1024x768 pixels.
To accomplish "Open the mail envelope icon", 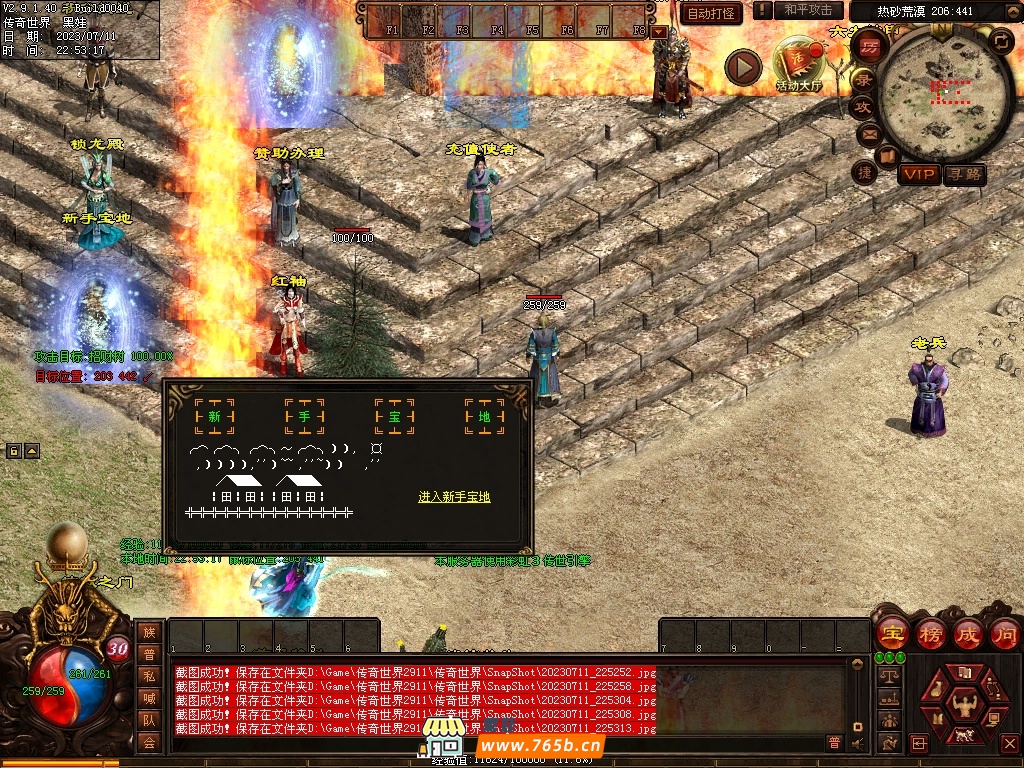I will [x=867, y=133].
